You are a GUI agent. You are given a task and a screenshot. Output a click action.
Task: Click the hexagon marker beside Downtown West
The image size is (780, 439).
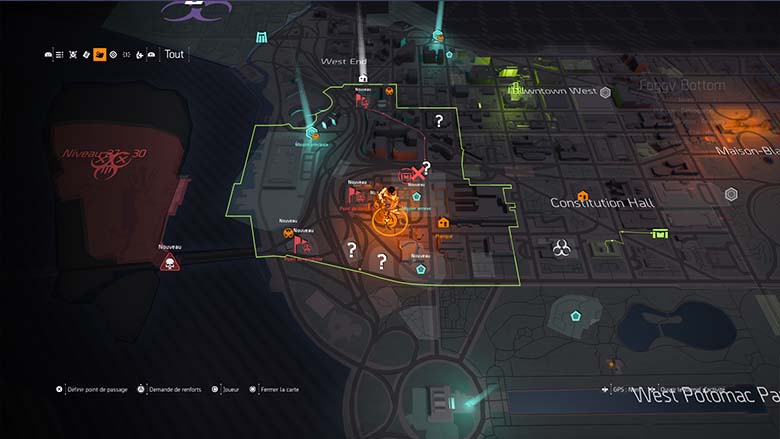point(605,92)
